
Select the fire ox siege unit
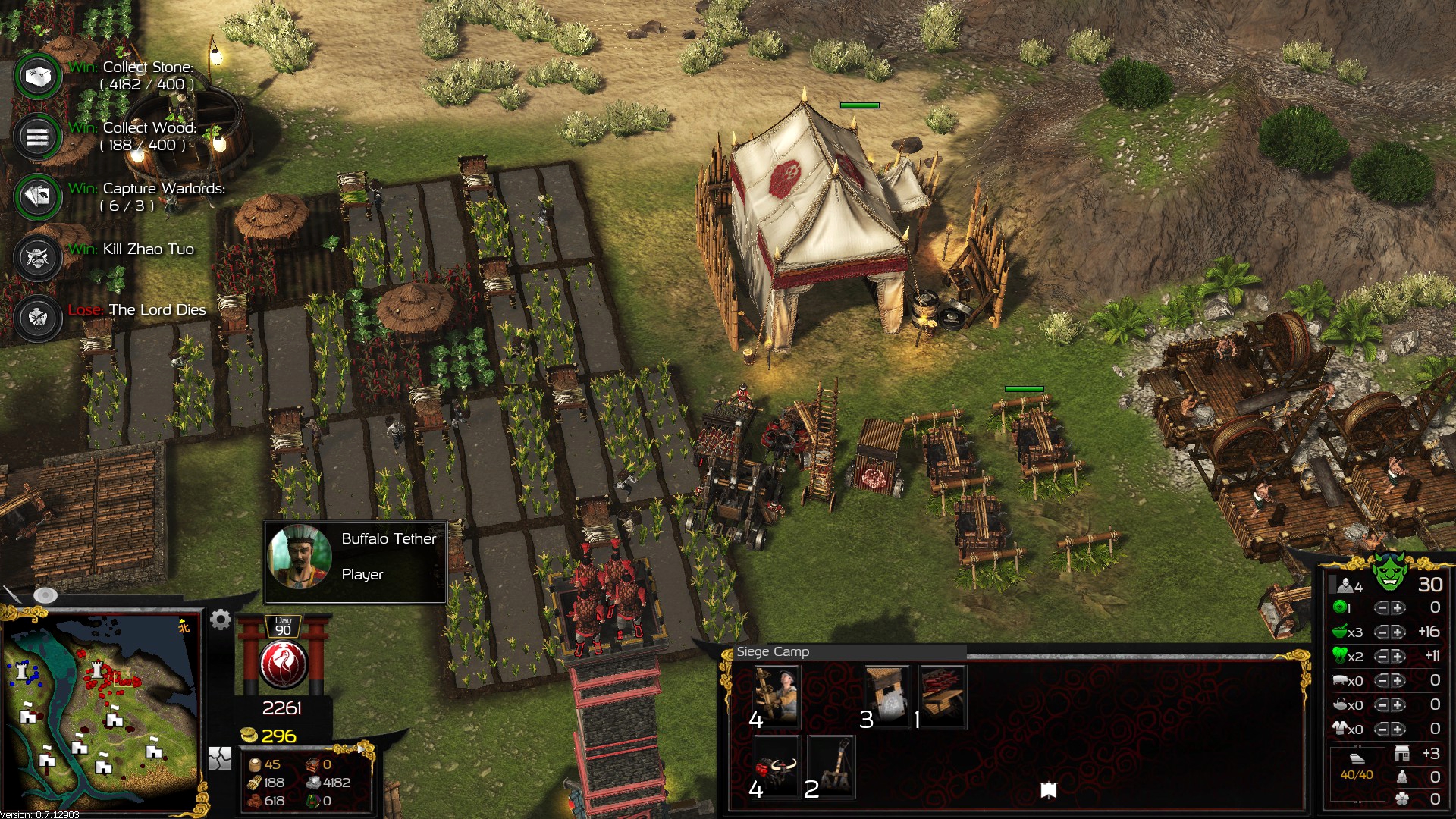click(x=776, y=766)
